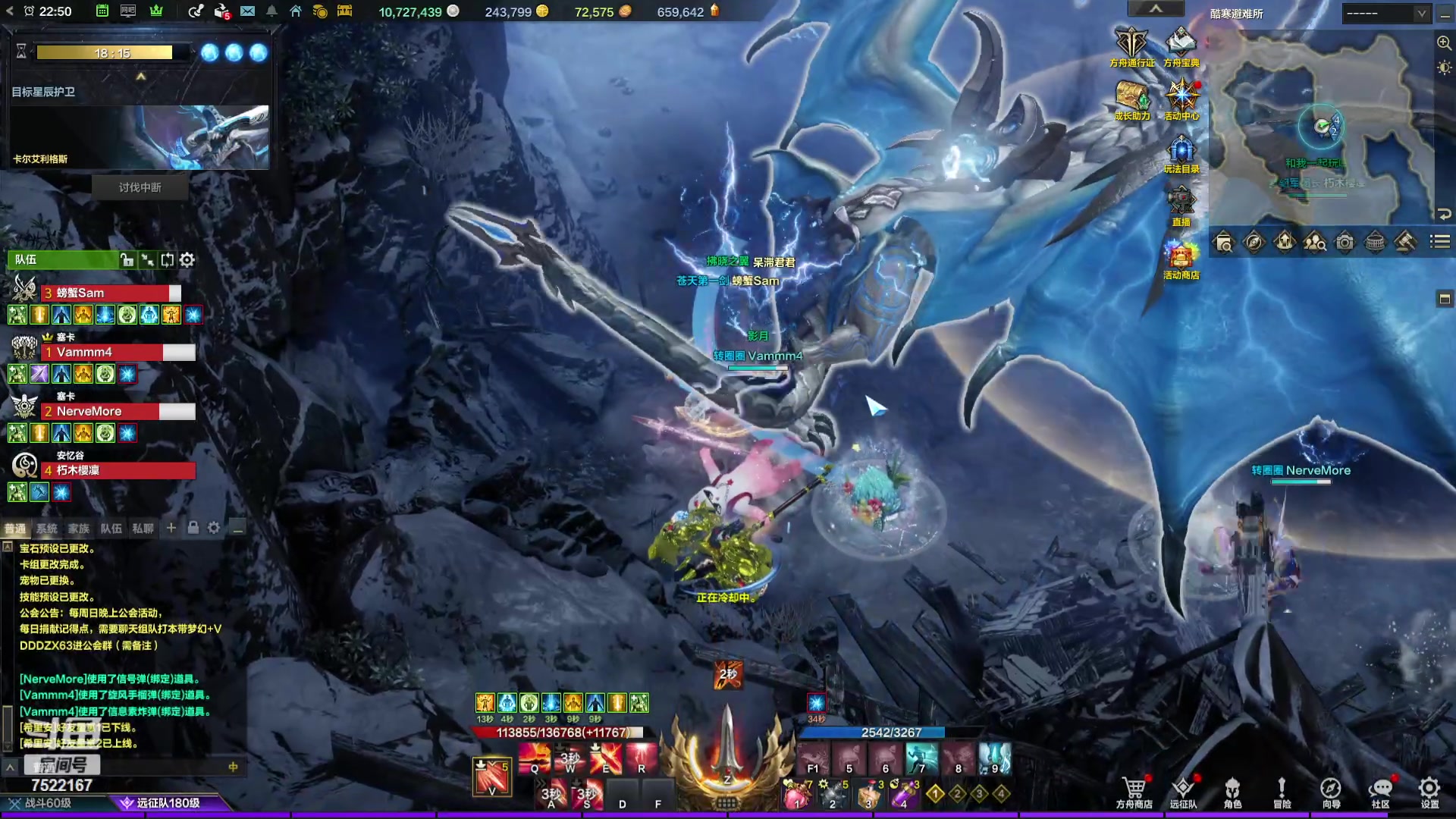Switch to the 队伍 chat tab

click(x=111, y=529)
